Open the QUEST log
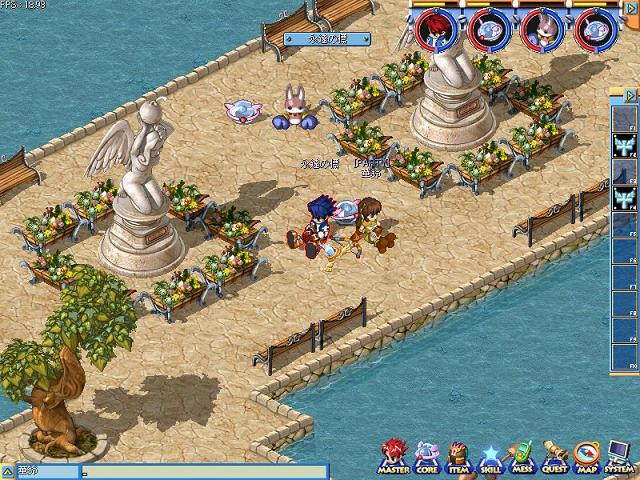Viewport: 640px width, 480px height. click(554, 457)
